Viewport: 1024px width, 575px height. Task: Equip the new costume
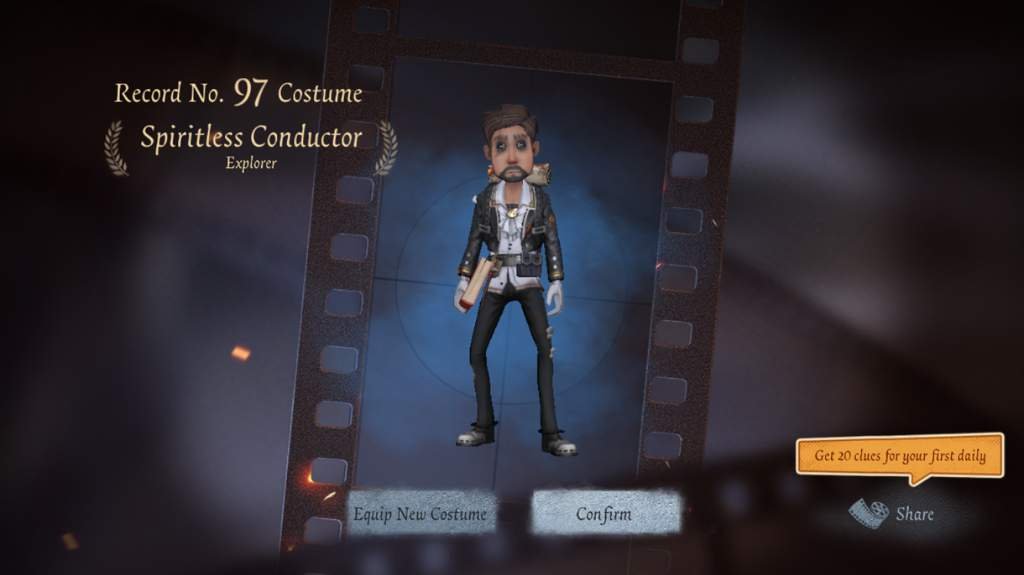(420, 514)
